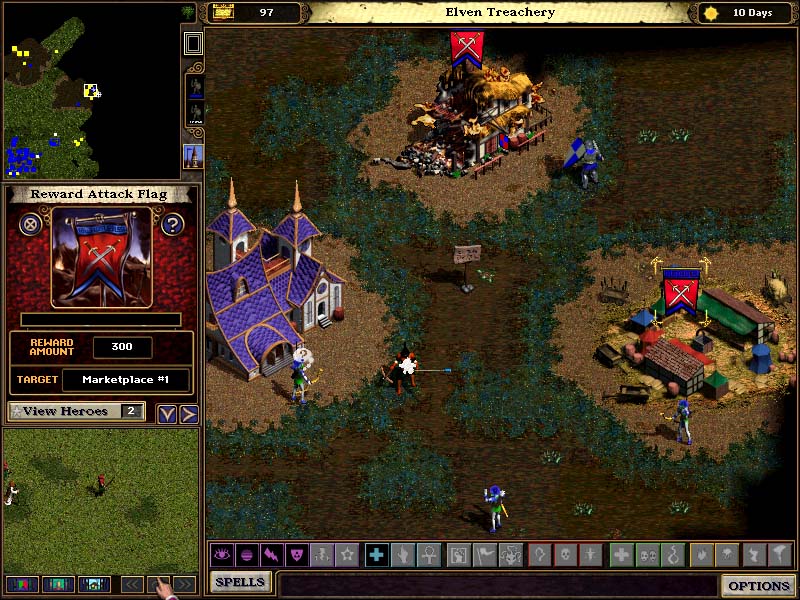Click the right arrow button beside View Heroes
The height and width of the screenshot is (600, 800).
[188, 414]
